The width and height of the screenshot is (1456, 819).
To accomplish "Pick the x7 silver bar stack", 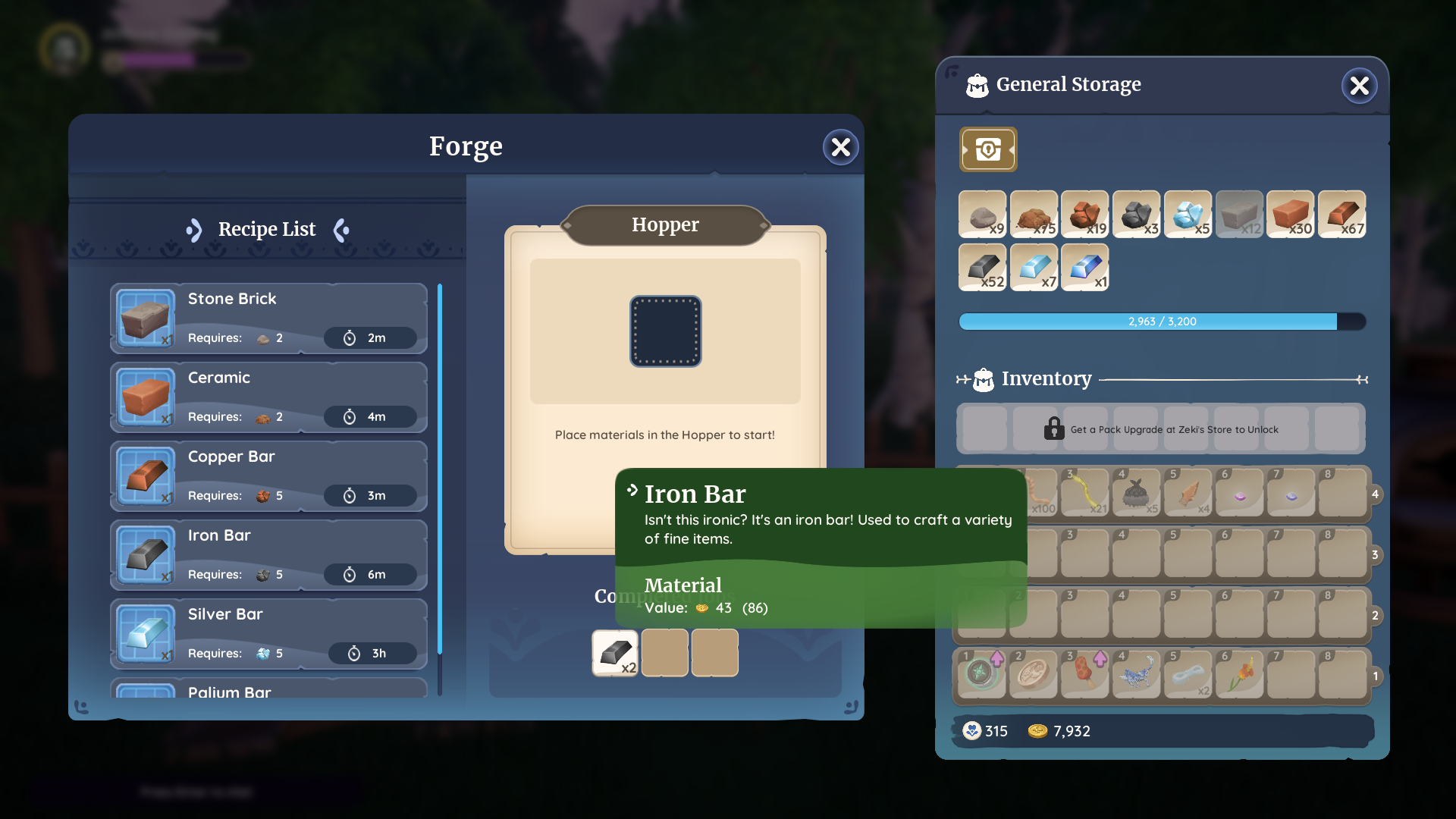I will click(x=1034, y=267).
